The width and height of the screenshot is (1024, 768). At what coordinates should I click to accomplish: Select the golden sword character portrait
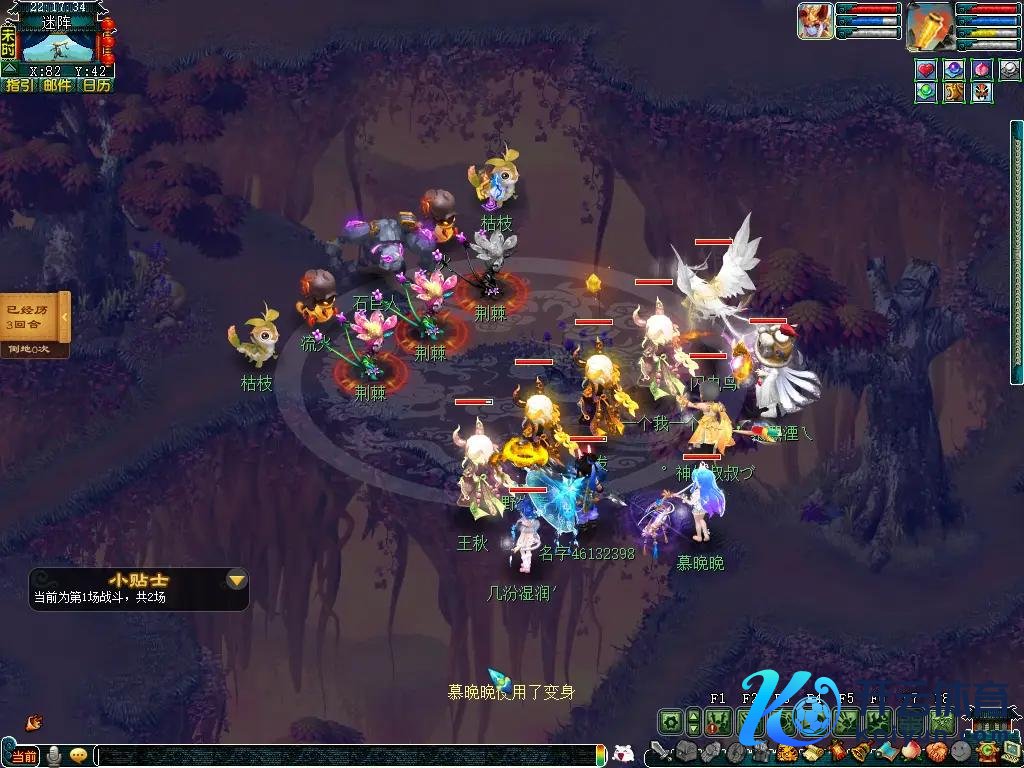click(929, 25)
